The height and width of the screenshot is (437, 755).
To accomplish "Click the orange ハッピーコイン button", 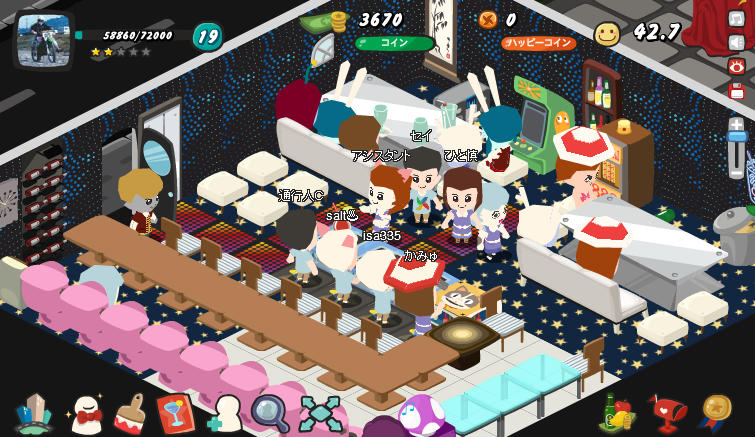I will pyautogui.click(x=537, y=43).
